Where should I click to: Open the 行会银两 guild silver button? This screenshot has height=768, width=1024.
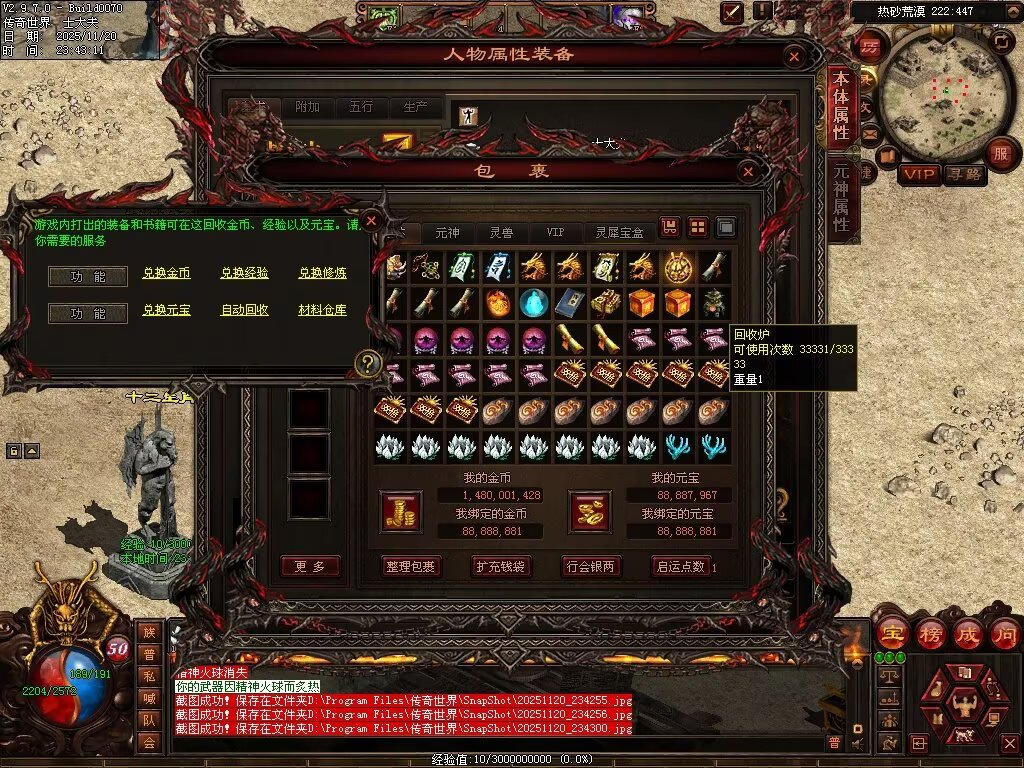coord(590,566)
